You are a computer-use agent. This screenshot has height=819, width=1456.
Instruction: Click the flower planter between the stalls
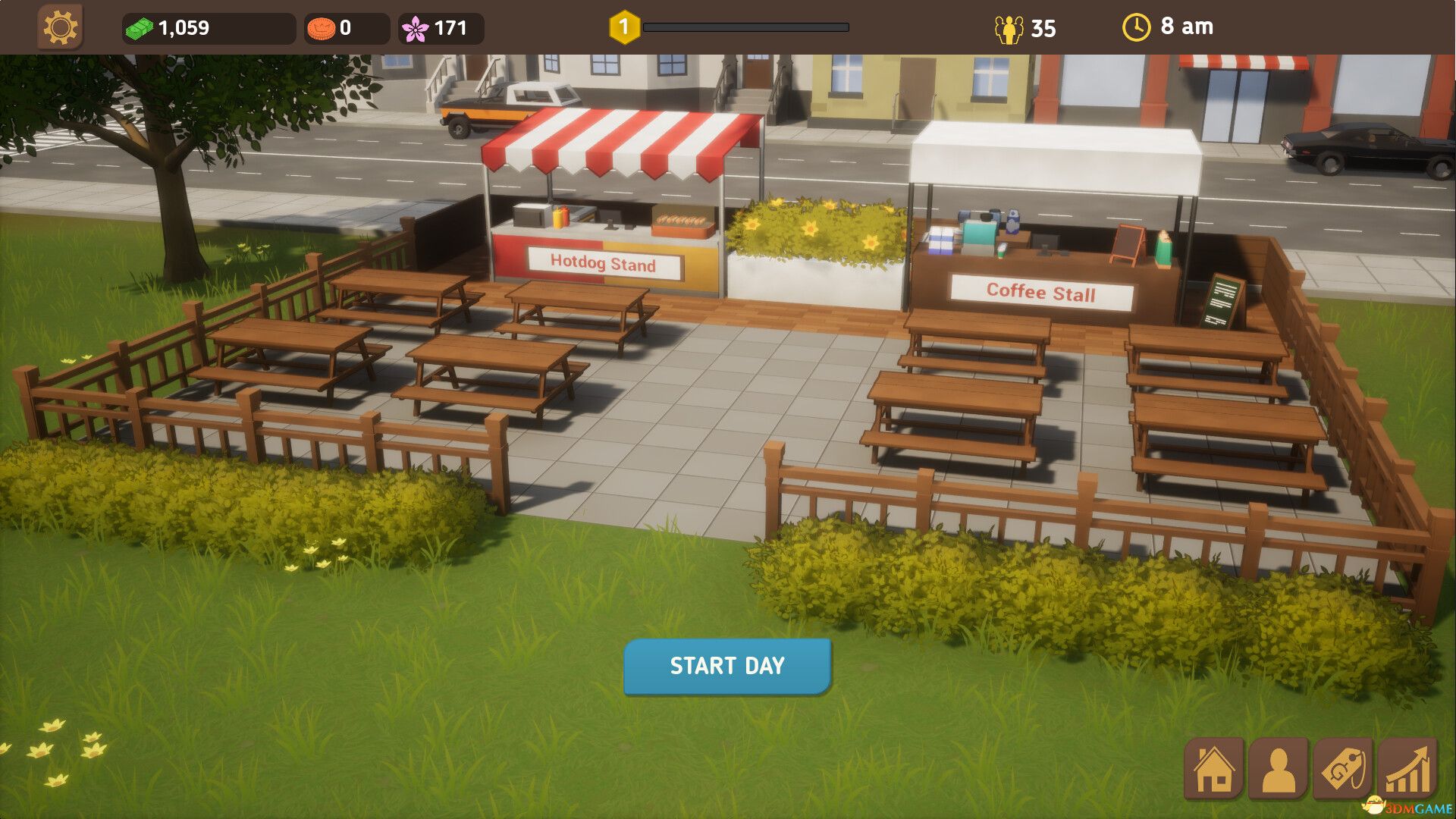coord(815,235)
